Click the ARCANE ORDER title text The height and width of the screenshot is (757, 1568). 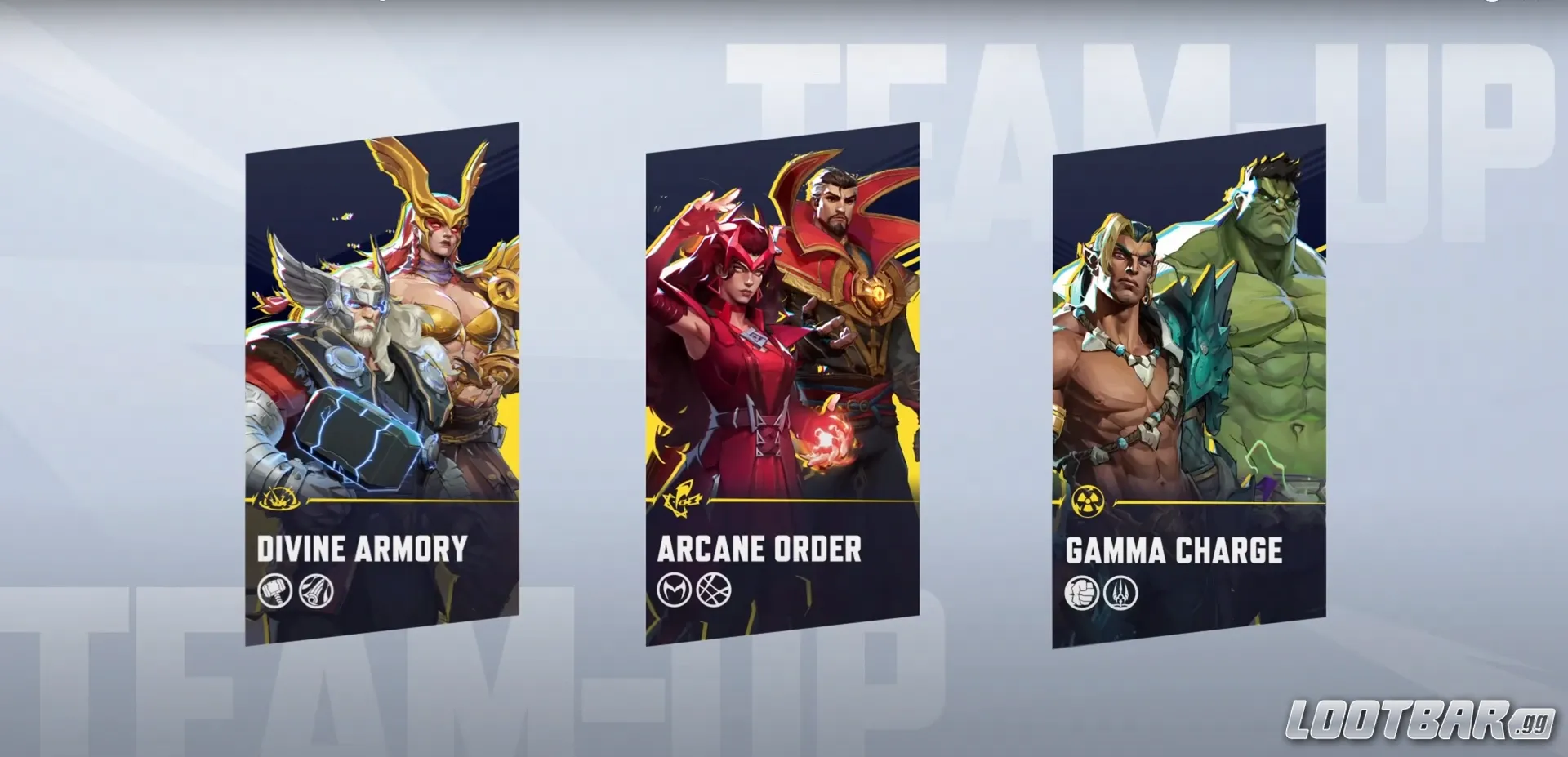click(759, 550)
